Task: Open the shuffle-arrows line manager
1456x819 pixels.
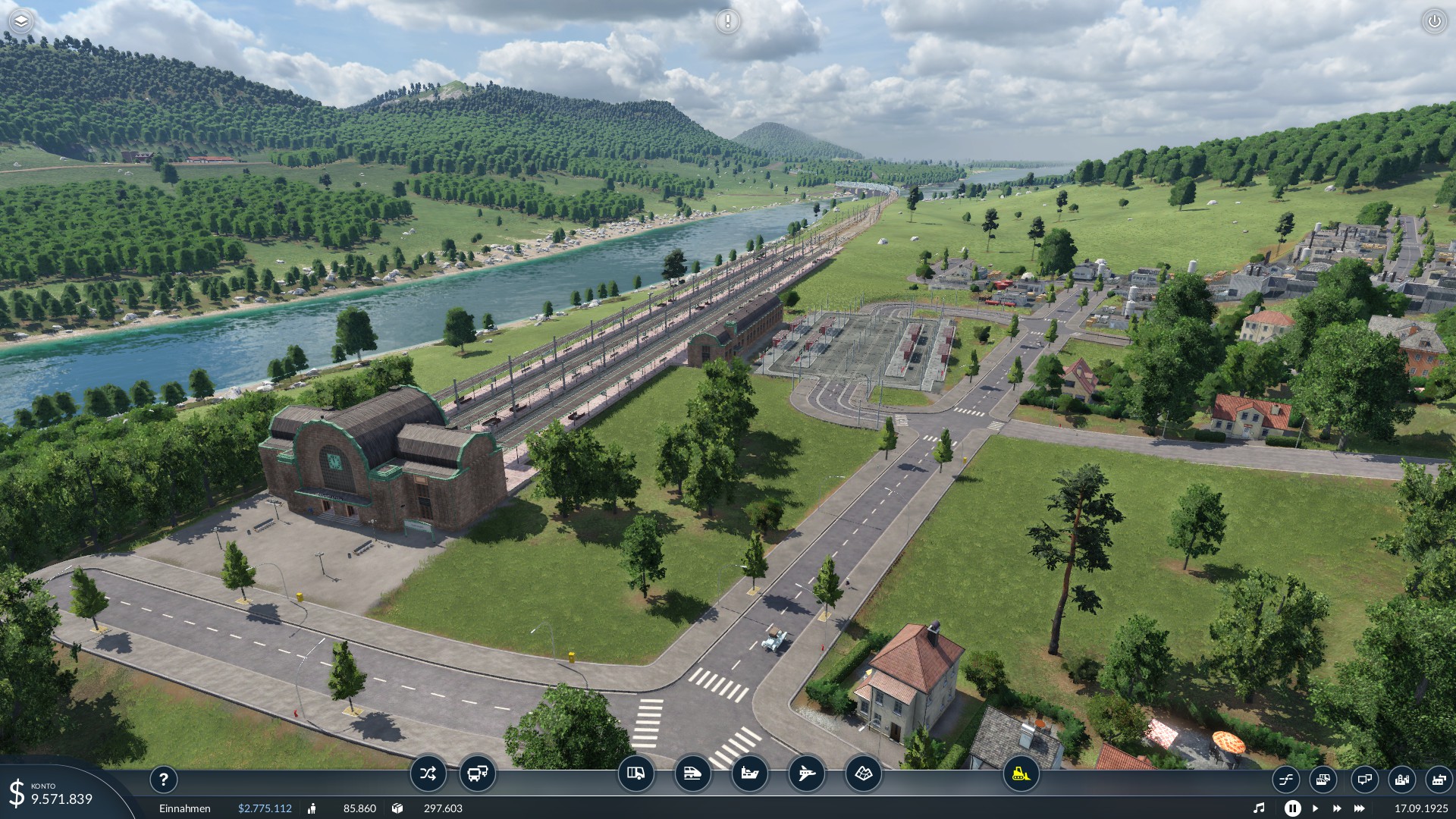Action: [x=428, y=774]
